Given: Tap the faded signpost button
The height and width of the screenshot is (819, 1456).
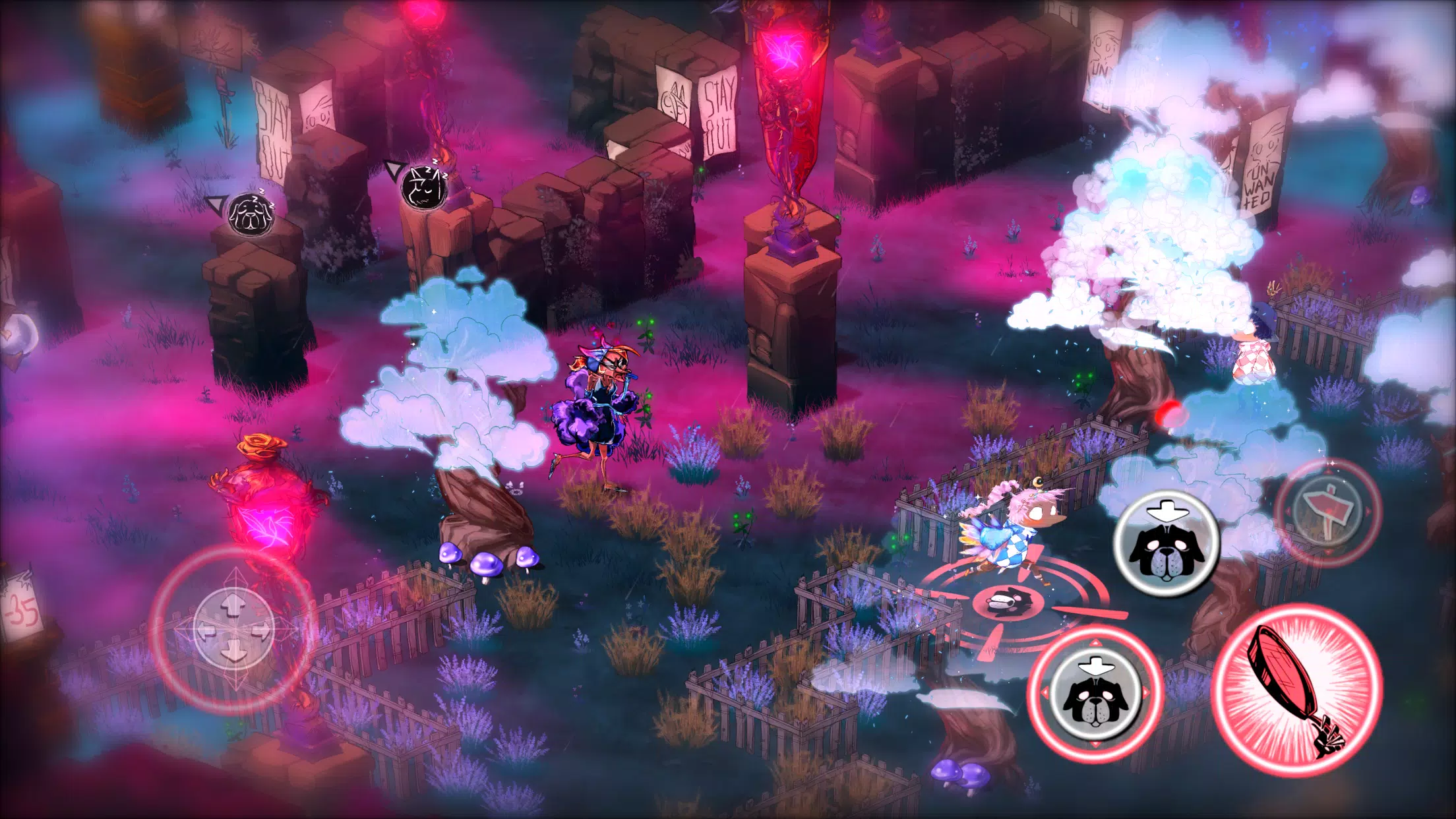Looking at the screenshot, I should 1327,512.
